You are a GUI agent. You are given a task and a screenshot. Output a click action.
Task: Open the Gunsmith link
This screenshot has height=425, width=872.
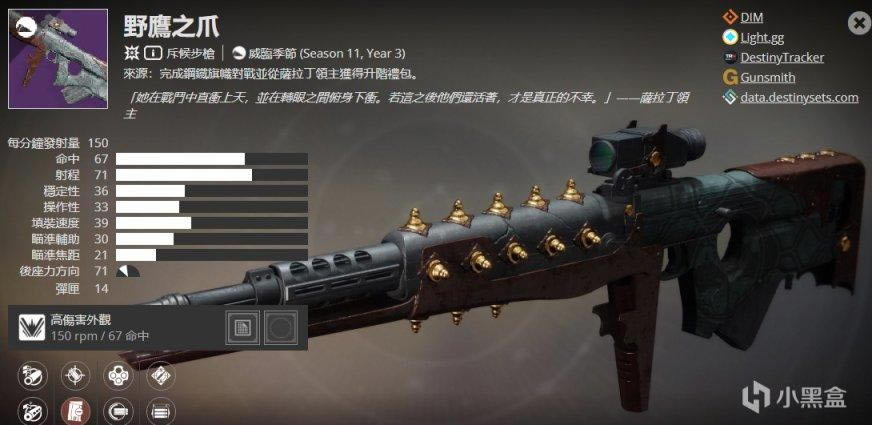(x=768, y=77)
